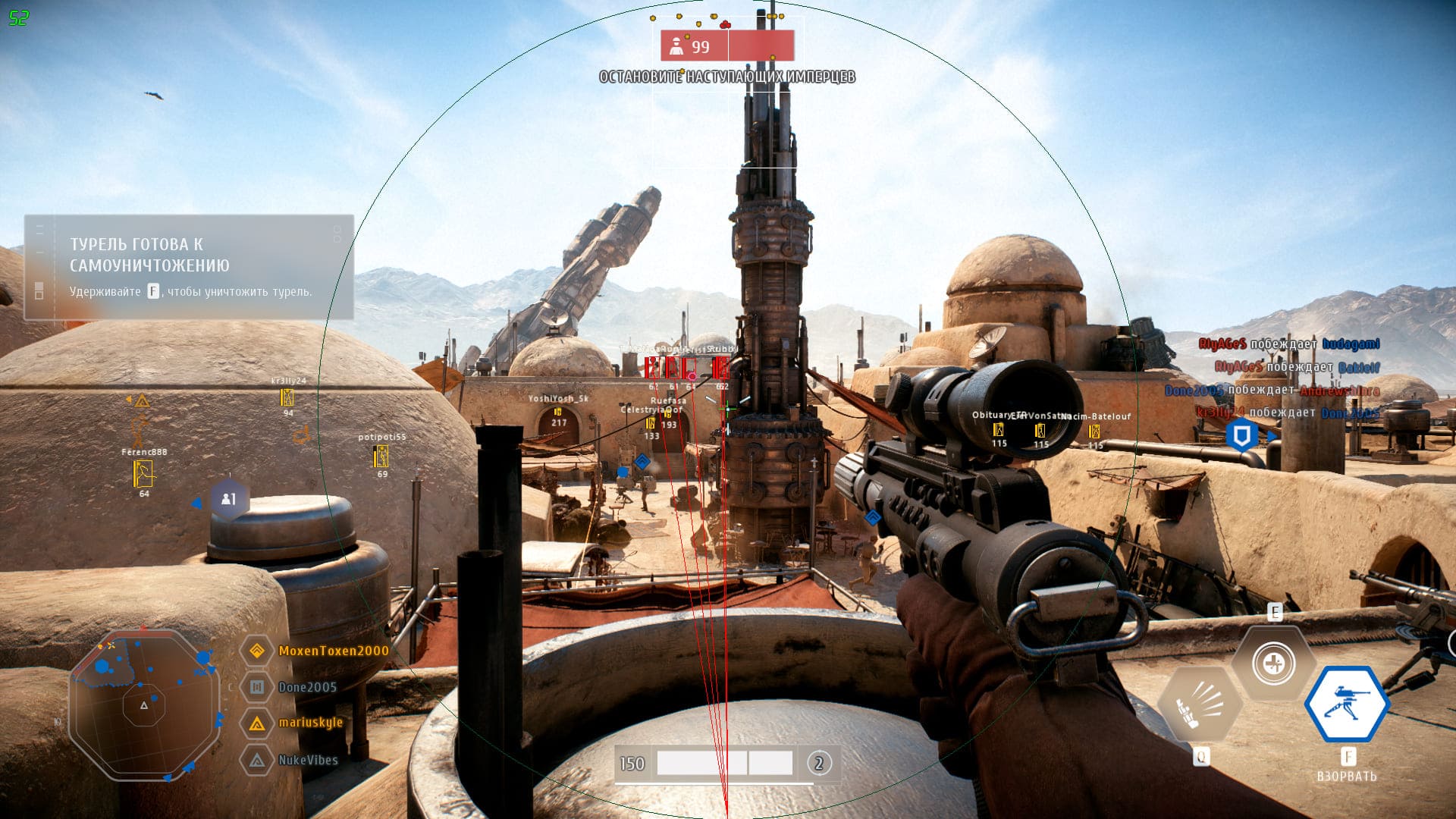Image resolution: width=1456 pixels, height=819 pixels.
Task: Select the blue shield objective marker
Action: pyautogui.click(x=1241, y=436)
